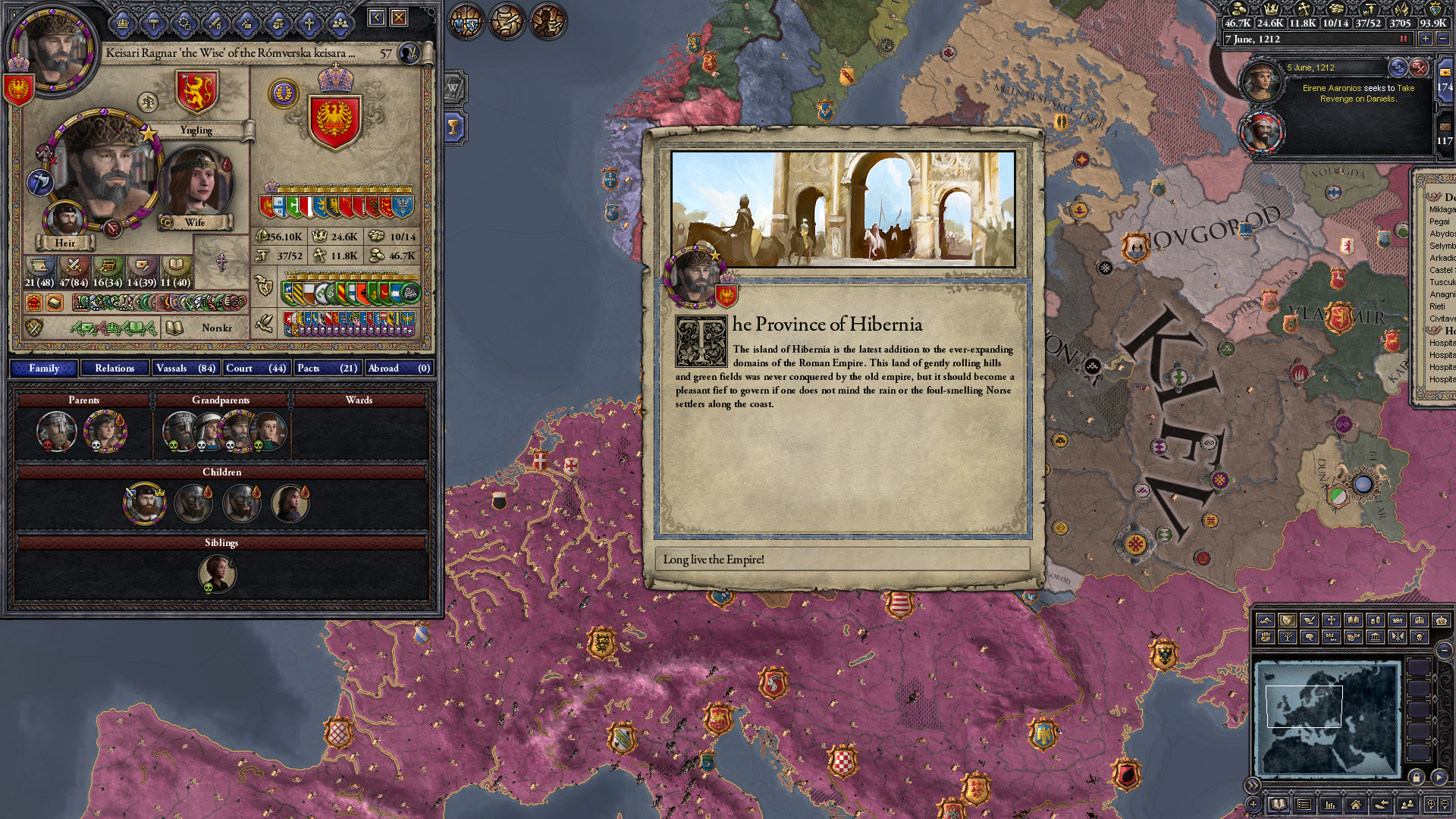Click Long live the Empire! to dismiss event
The height and width of the screenshot is (819, 1456).
click(843, 561)
